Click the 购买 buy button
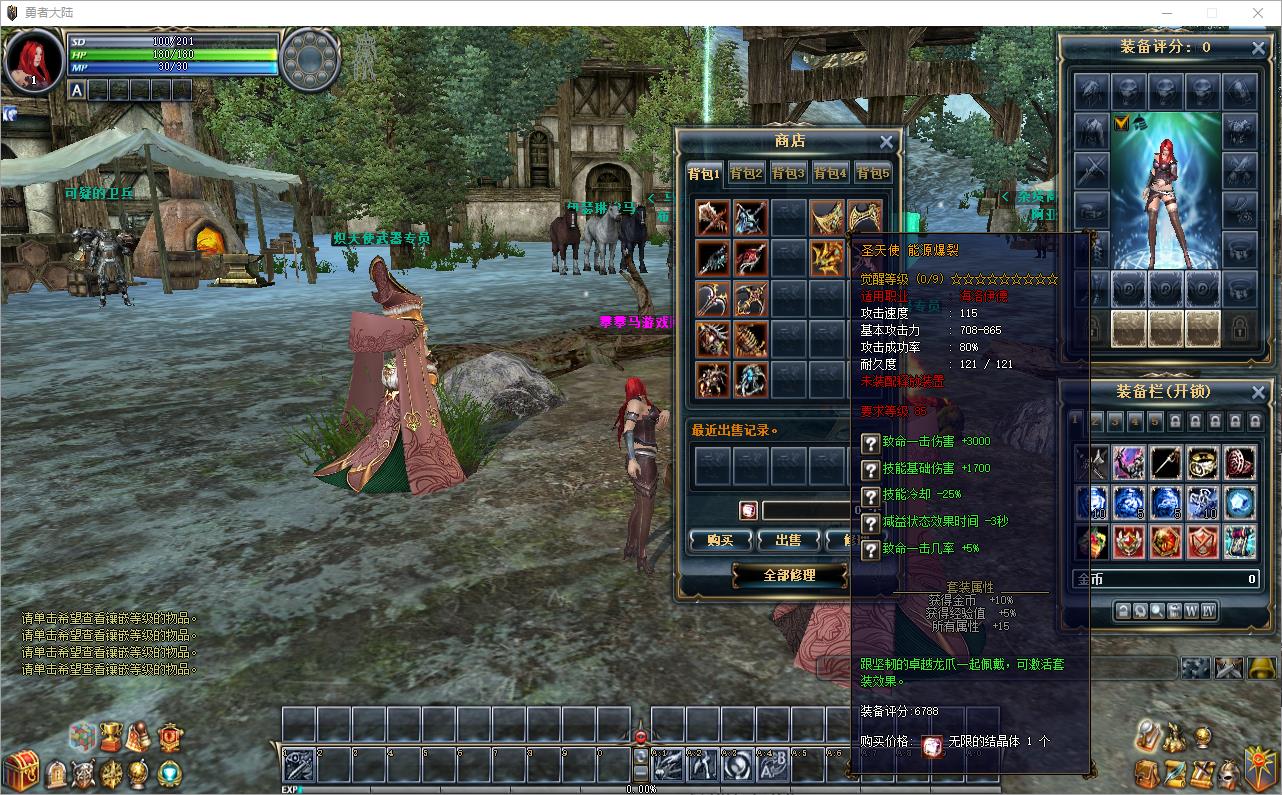This screenshot has height=795, width=1282. tap(720, 540)
